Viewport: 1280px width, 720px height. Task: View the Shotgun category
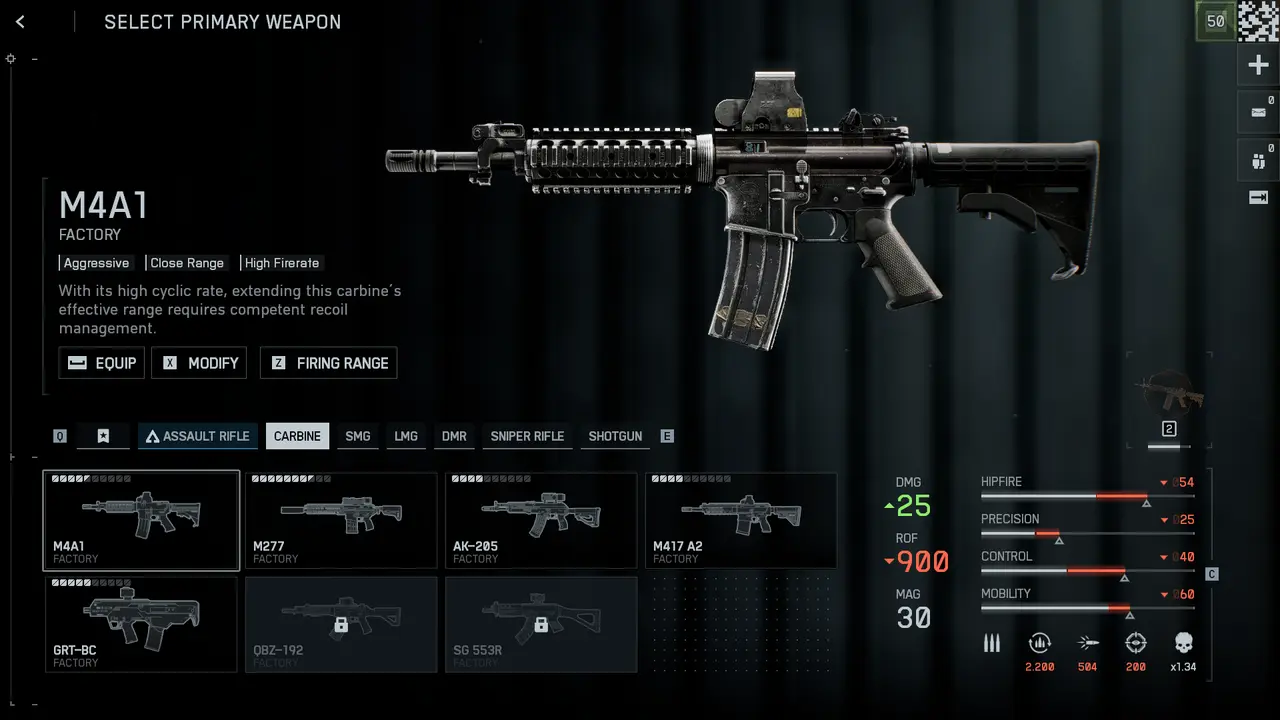tap(615, 436)
